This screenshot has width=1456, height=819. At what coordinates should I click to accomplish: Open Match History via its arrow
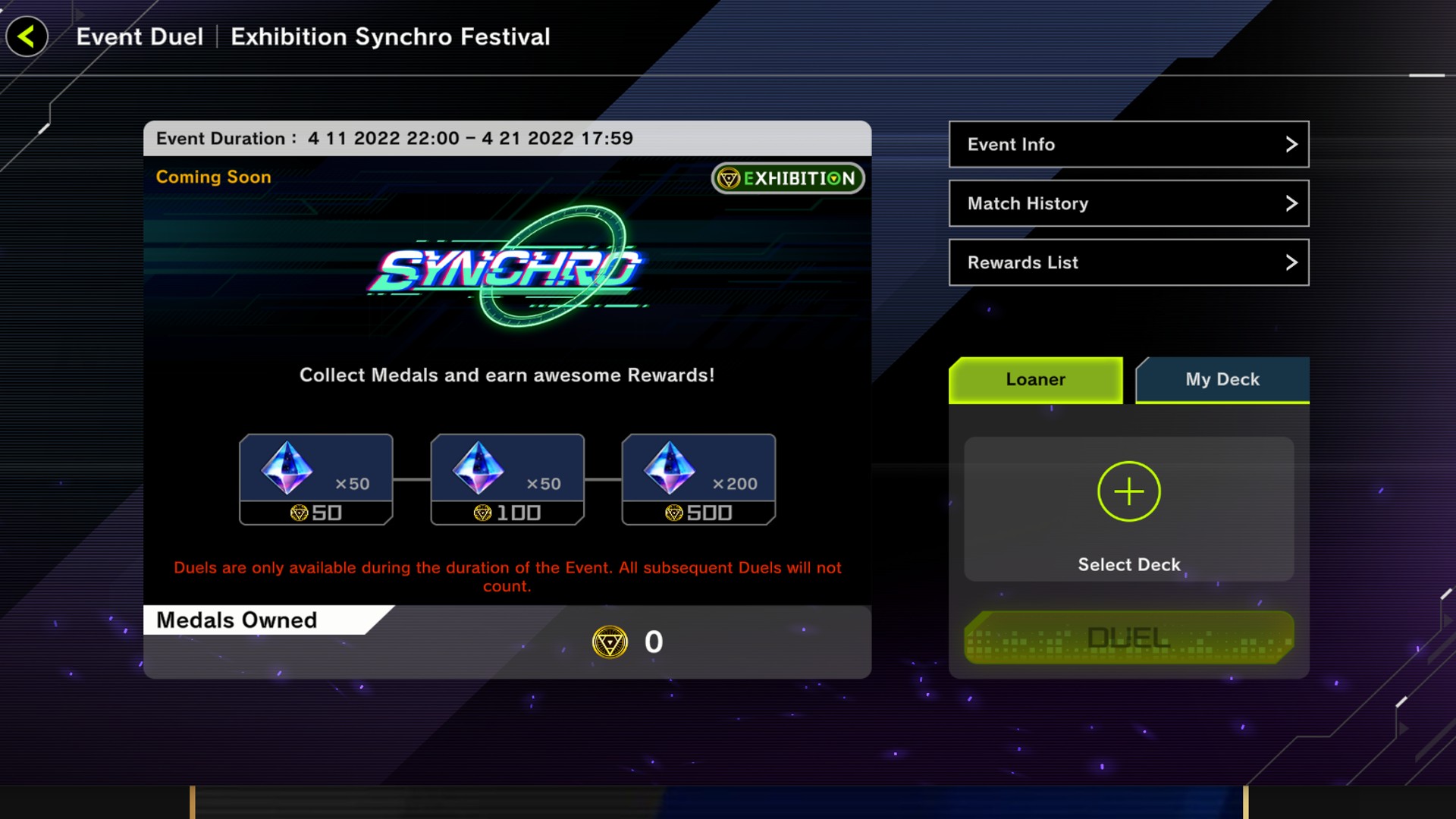(x=1291, y=203)
